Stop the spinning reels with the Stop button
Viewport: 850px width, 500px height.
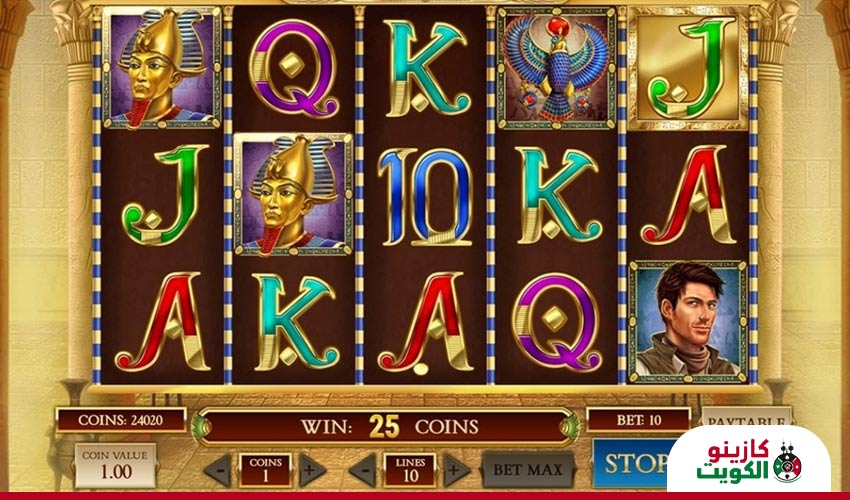click(632, 463)
